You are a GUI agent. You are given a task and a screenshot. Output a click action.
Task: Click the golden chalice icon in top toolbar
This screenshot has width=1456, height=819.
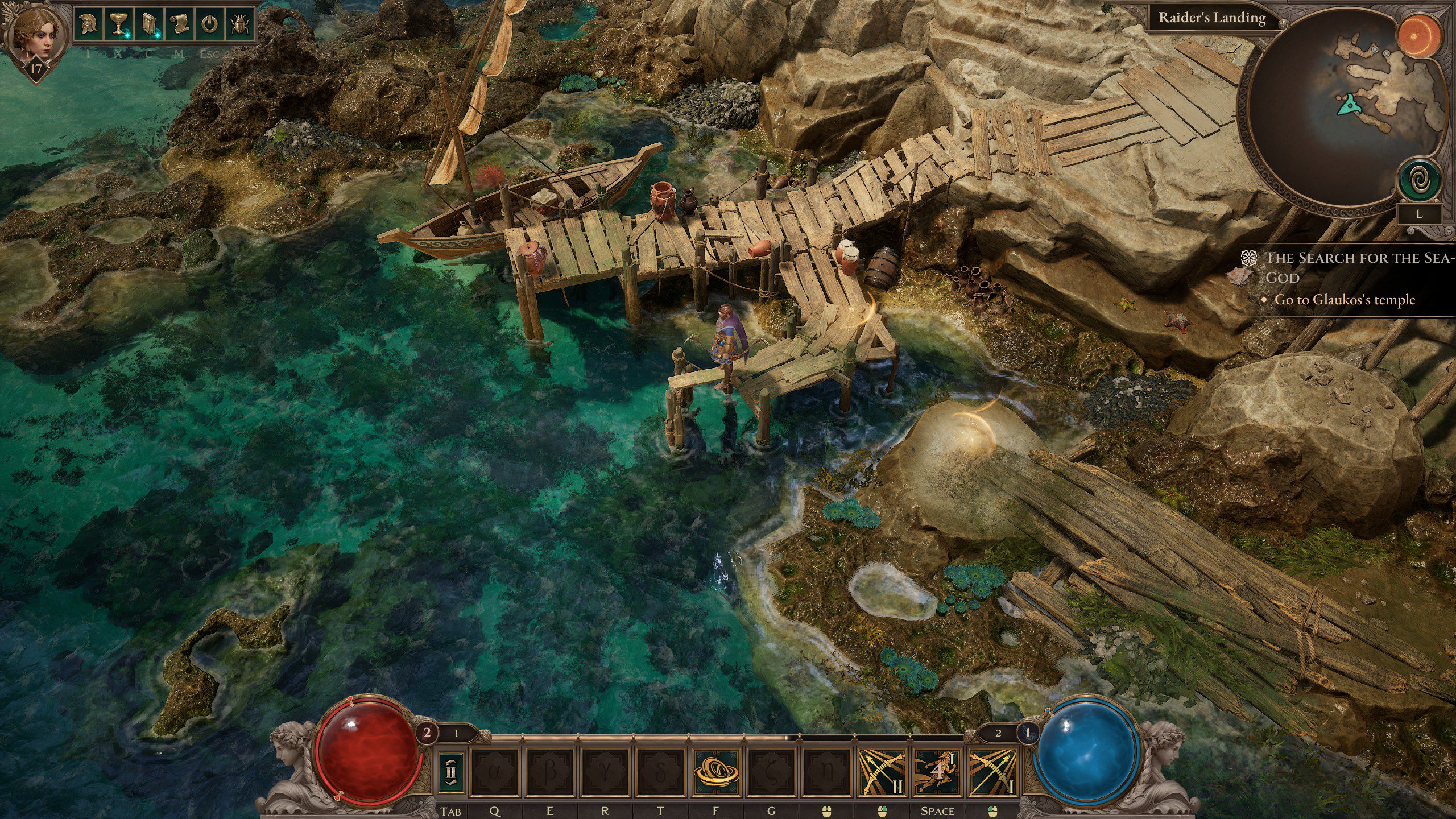pos(118,23)
